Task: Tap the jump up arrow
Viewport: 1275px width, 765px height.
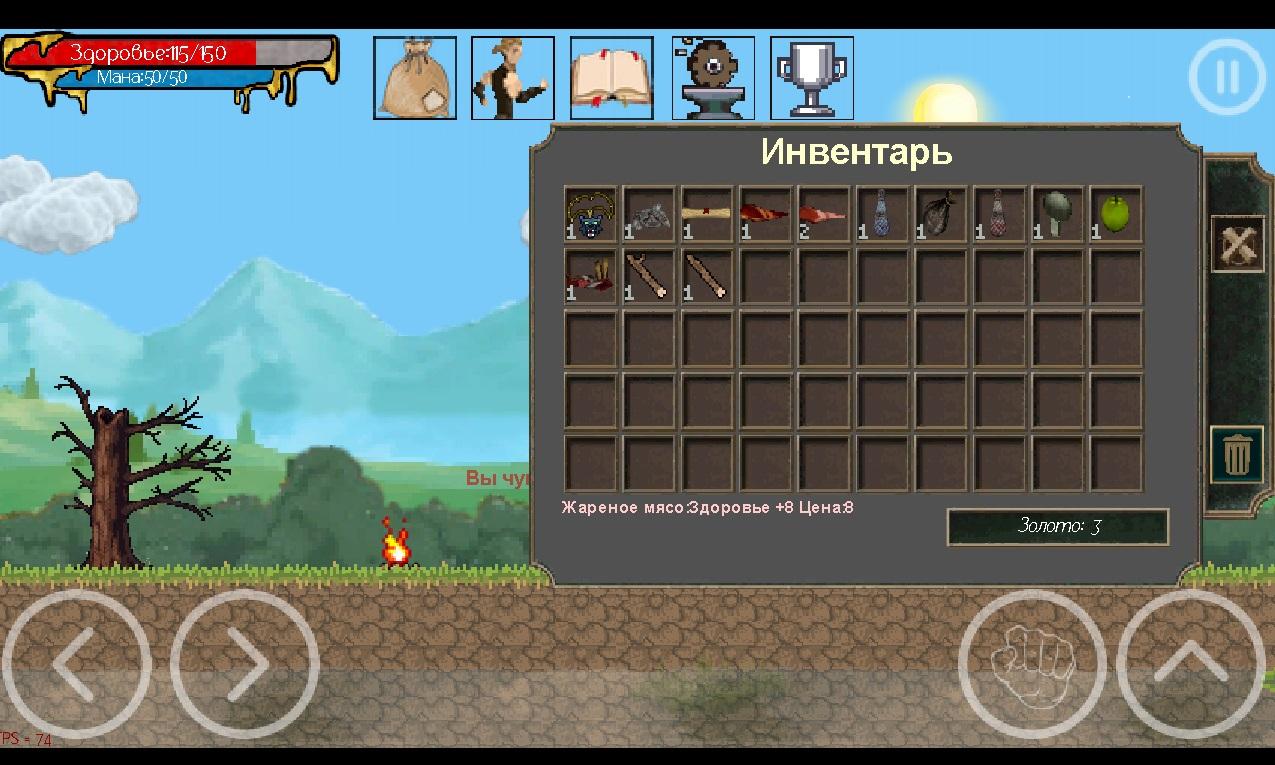Action: click(1190, 664)
